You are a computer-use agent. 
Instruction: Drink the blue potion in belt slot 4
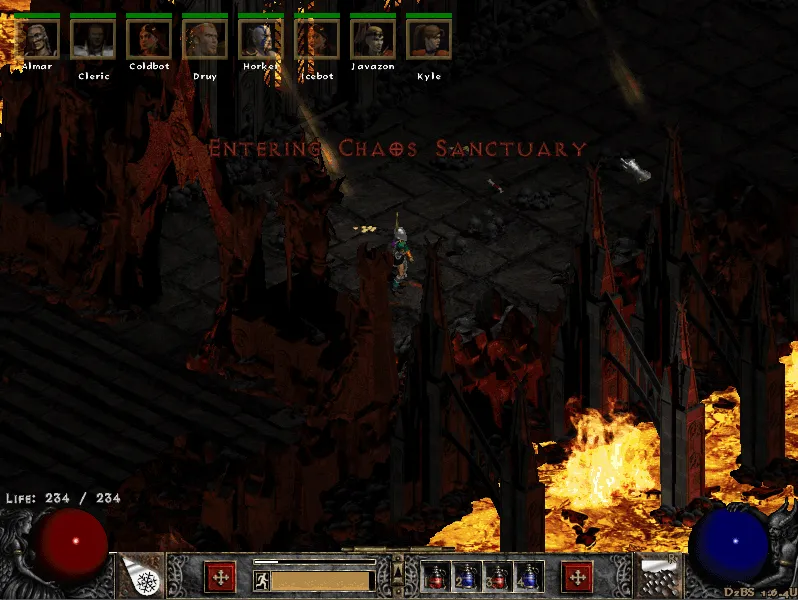click(529, 577)
